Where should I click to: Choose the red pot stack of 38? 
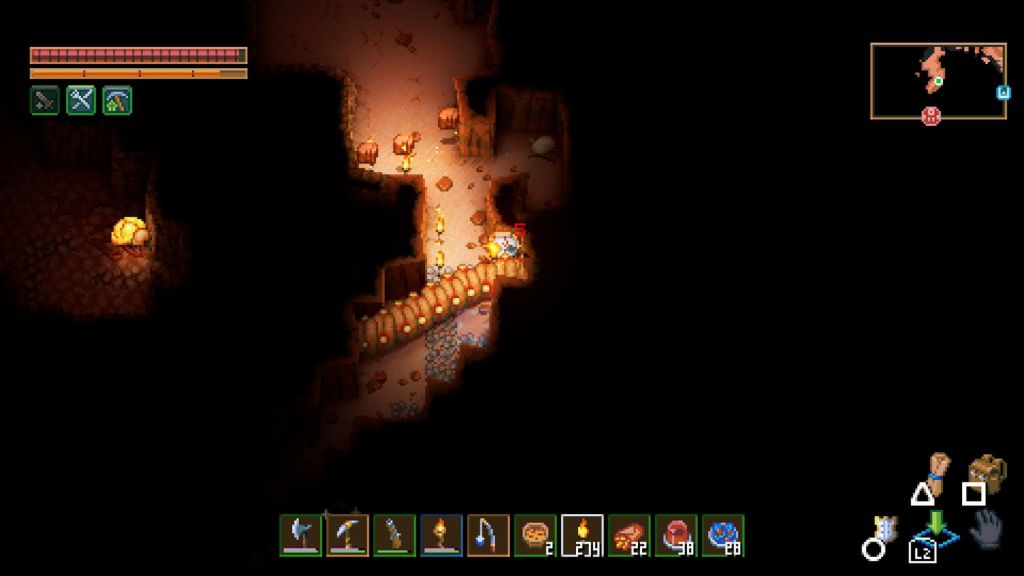(676, 535)
